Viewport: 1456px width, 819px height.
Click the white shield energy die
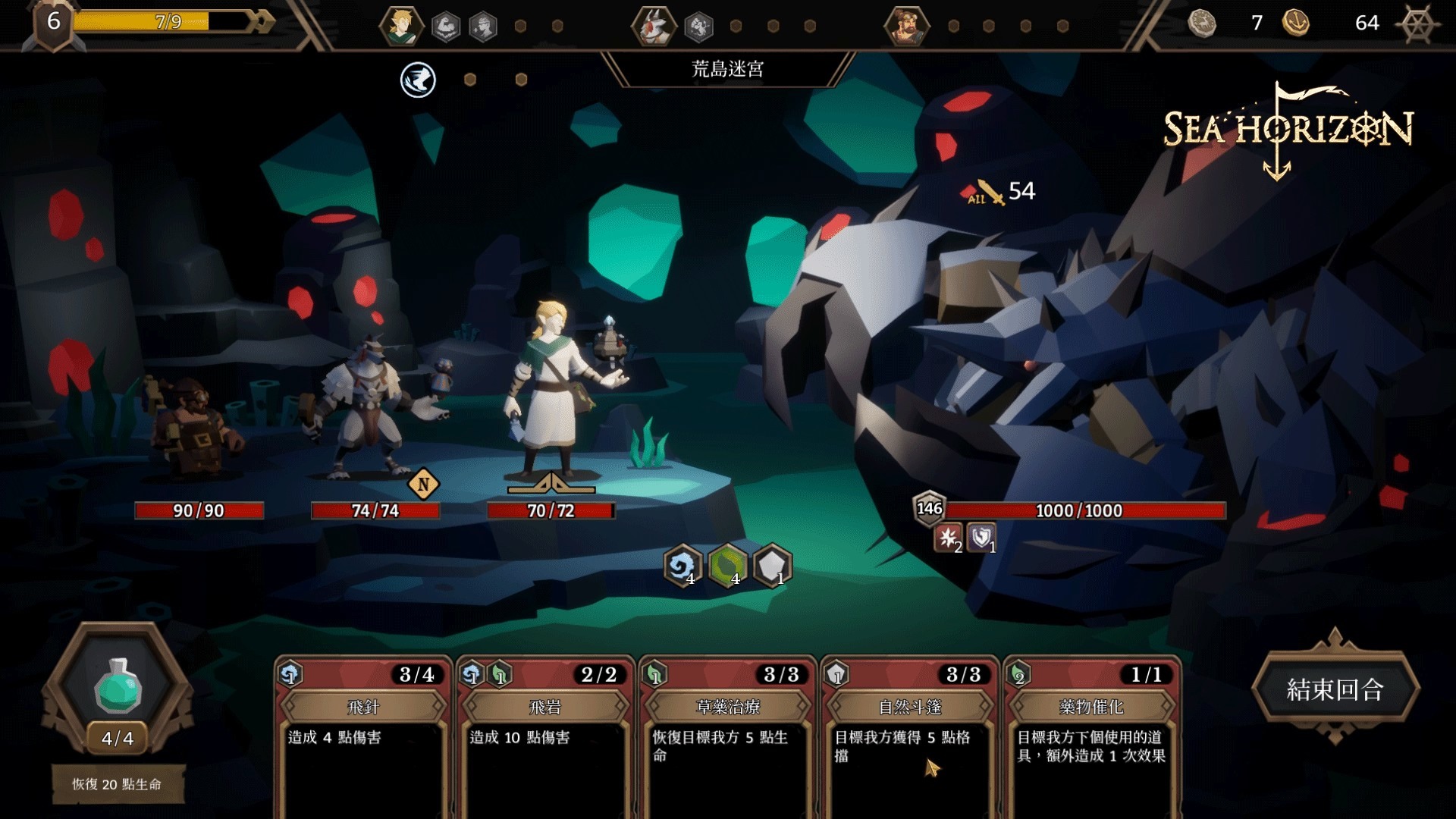(x=772, y=566)
